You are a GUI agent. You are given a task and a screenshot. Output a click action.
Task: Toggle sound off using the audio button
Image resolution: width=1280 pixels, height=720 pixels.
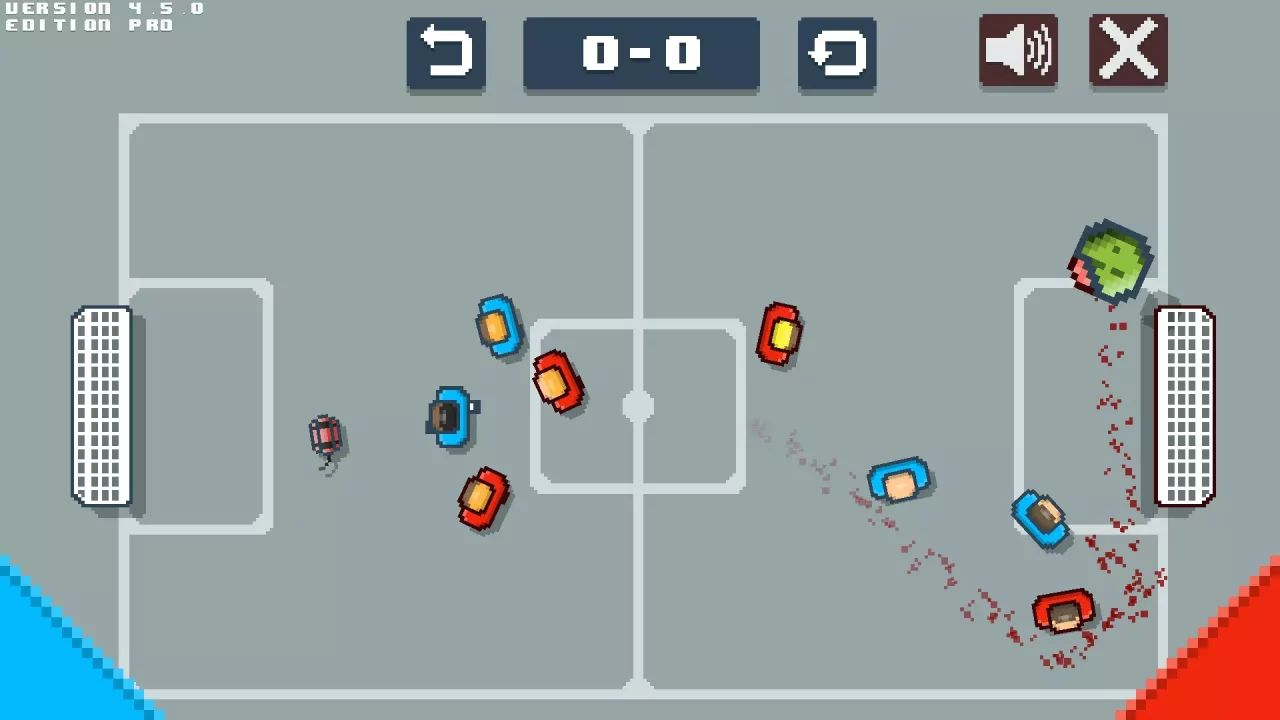coord(1017,52)
